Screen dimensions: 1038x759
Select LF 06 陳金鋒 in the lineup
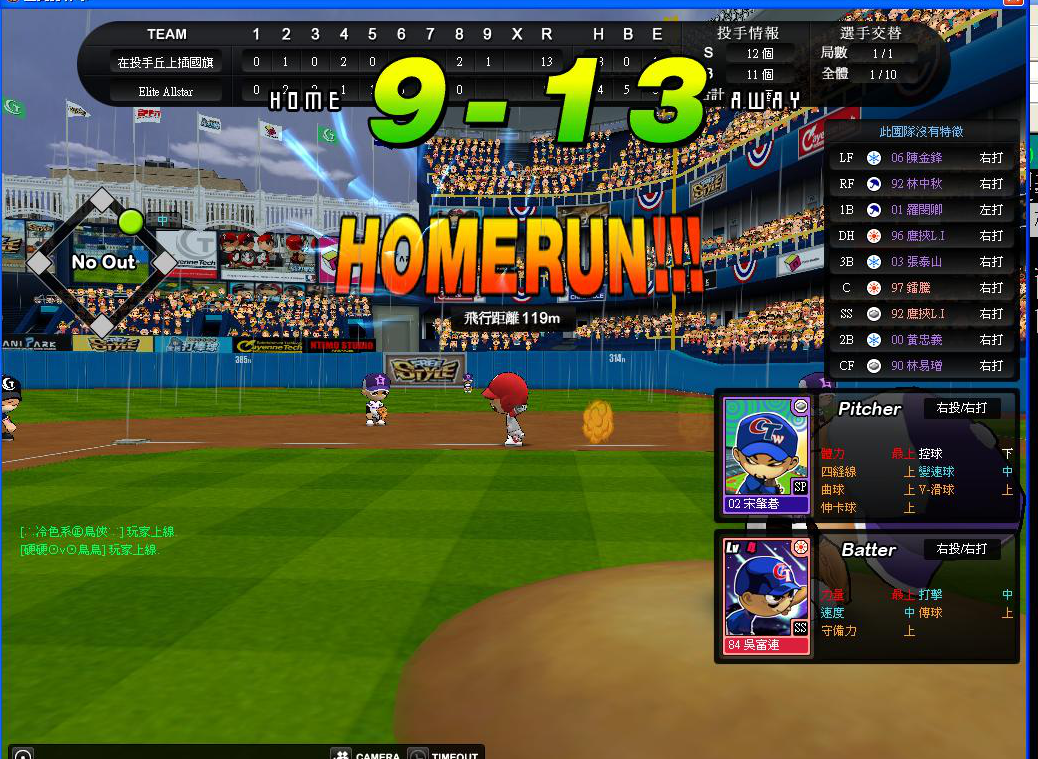tap(920, 158)
